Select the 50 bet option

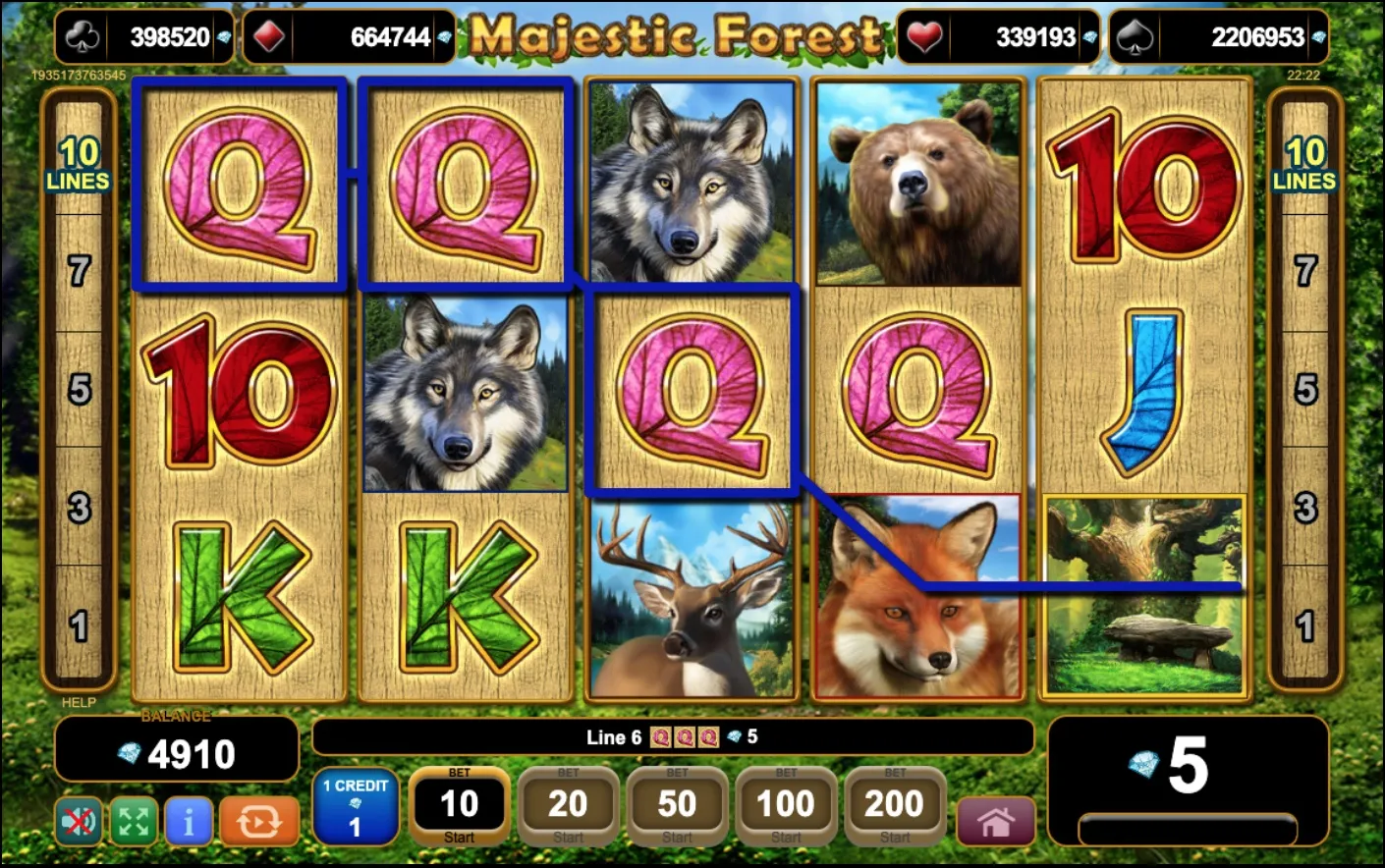tap(677, 805)
